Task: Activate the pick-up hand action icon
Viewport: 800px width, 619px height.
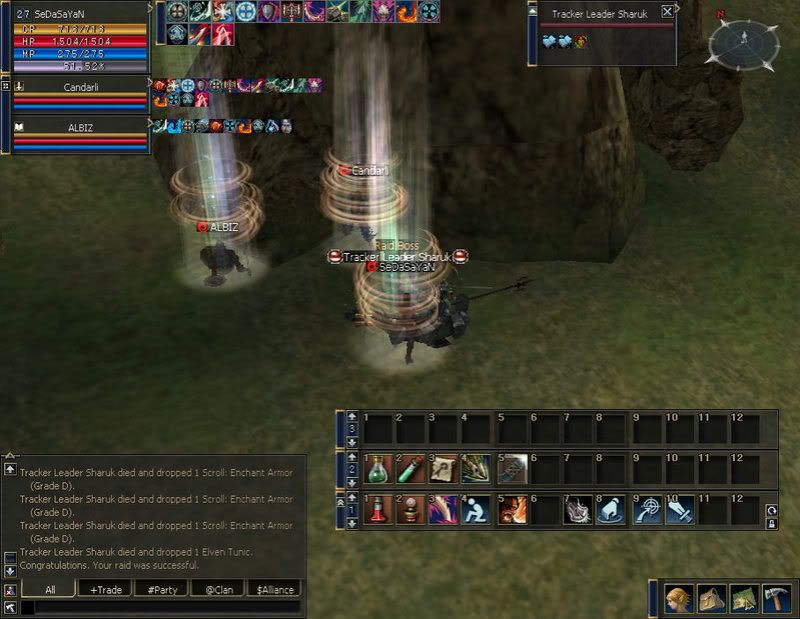Action: [611, 510]
